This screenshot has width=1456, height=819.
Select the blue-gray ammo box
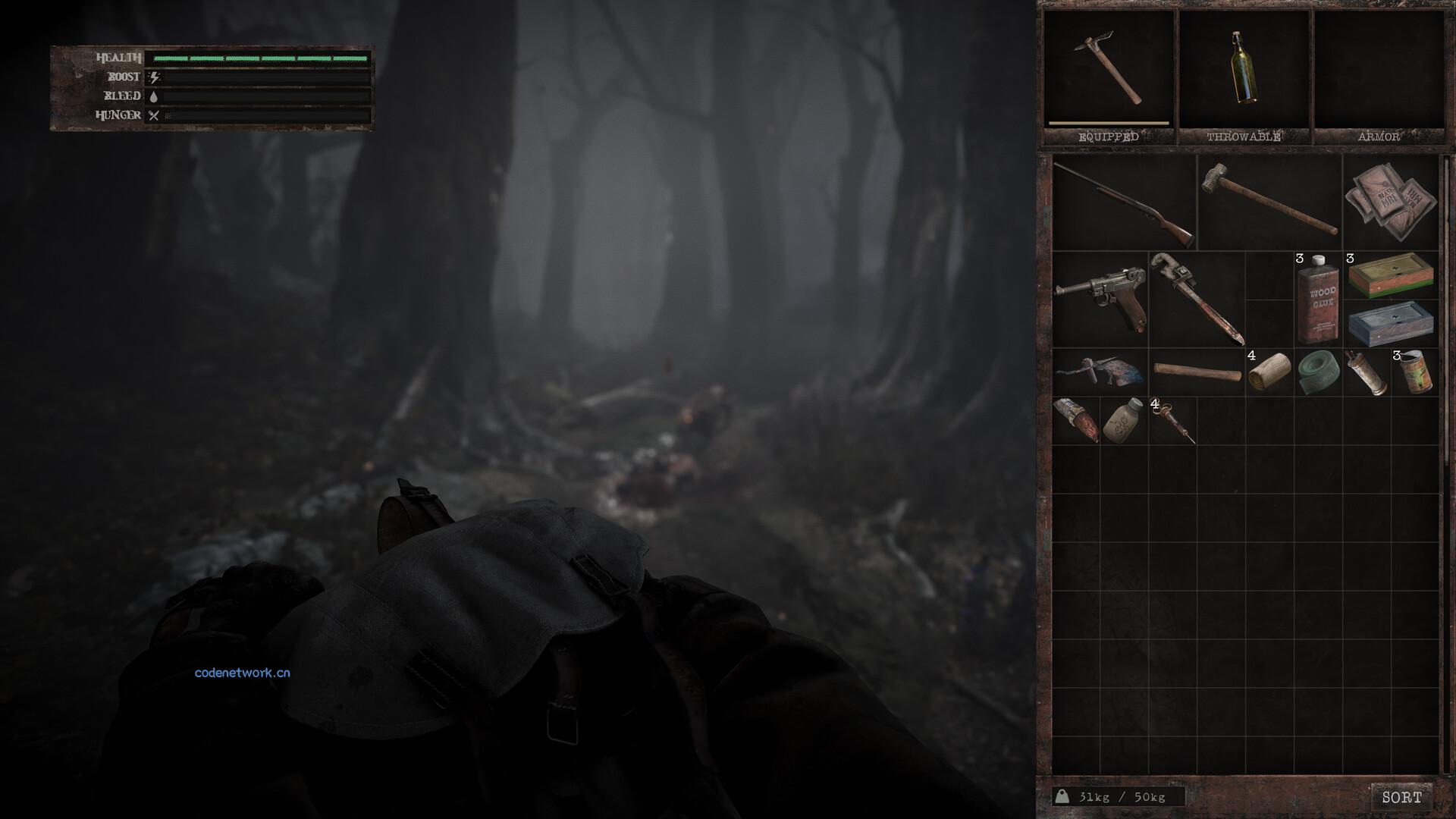click(x=1391, y=323)
